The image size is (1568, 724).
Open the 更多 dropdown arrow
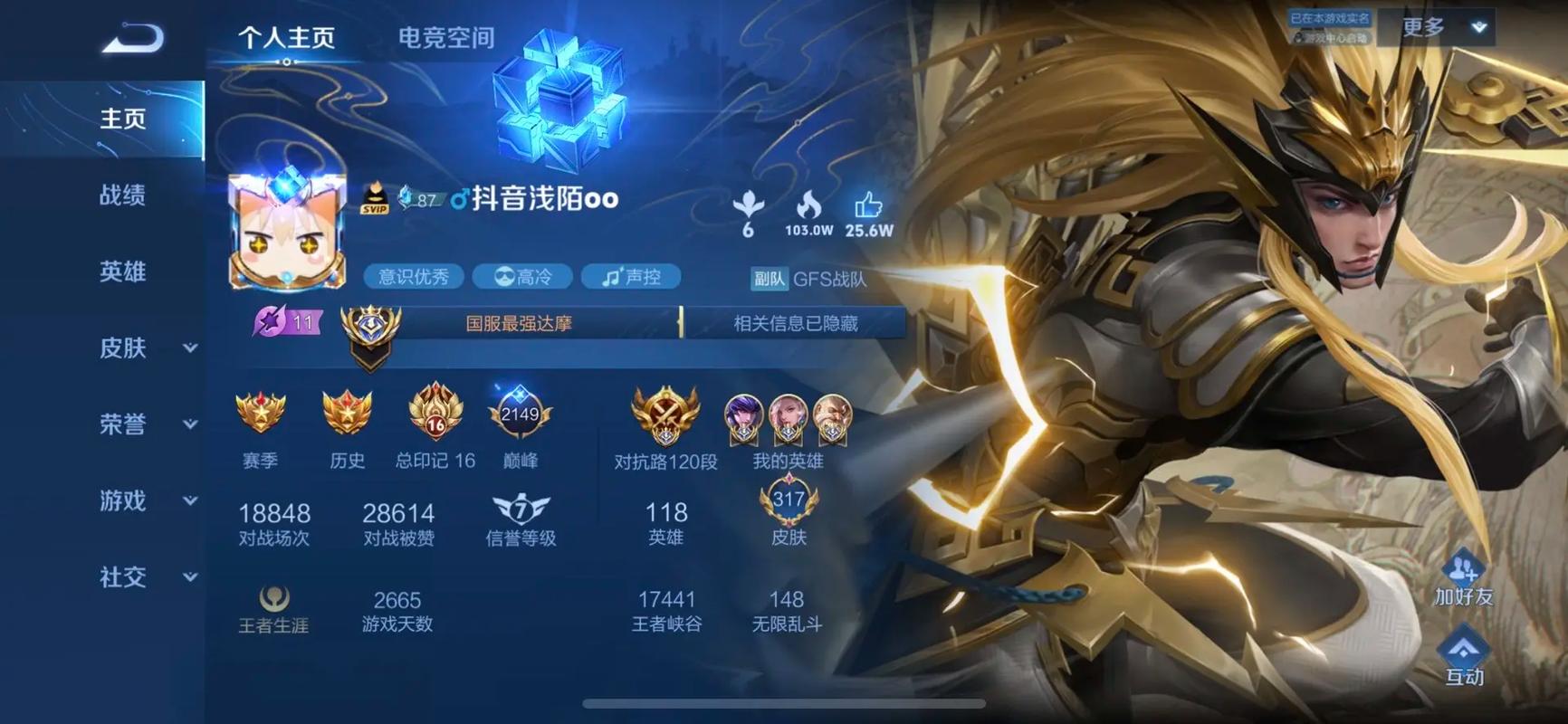point(1479,27)
